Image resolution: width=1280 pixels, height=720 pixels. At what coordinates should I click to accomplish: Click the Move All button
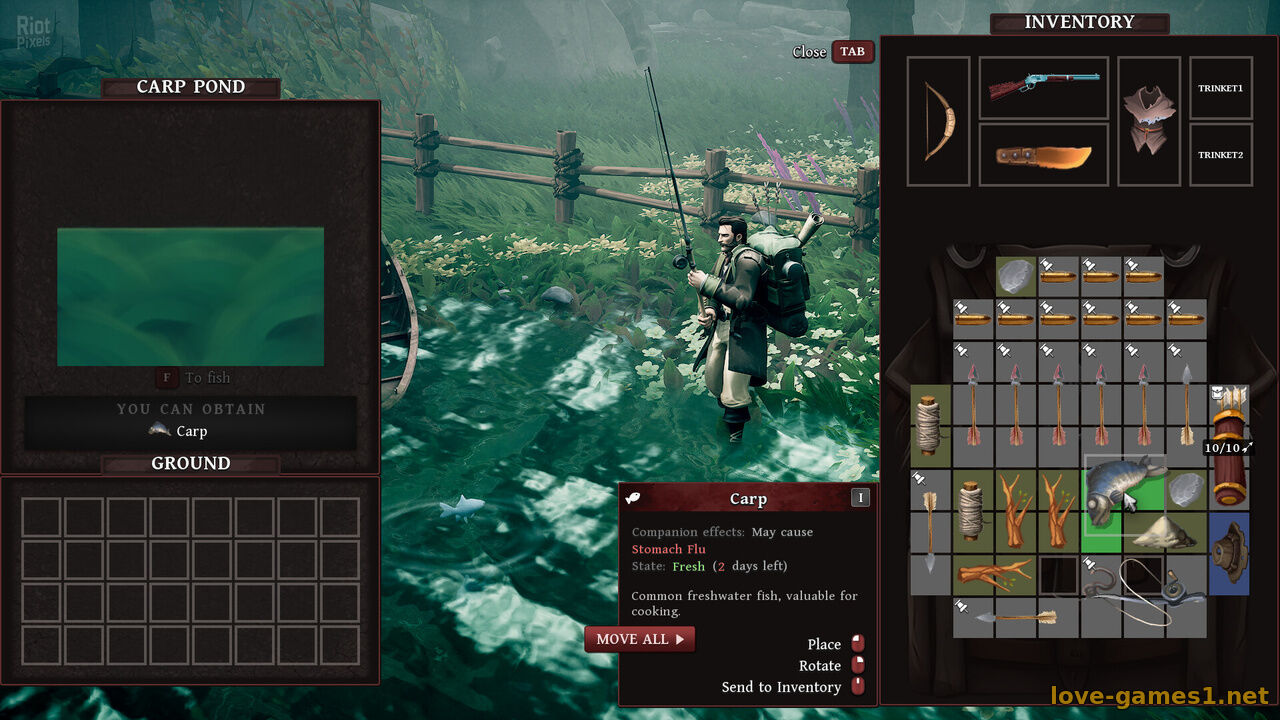coord(639,639)
